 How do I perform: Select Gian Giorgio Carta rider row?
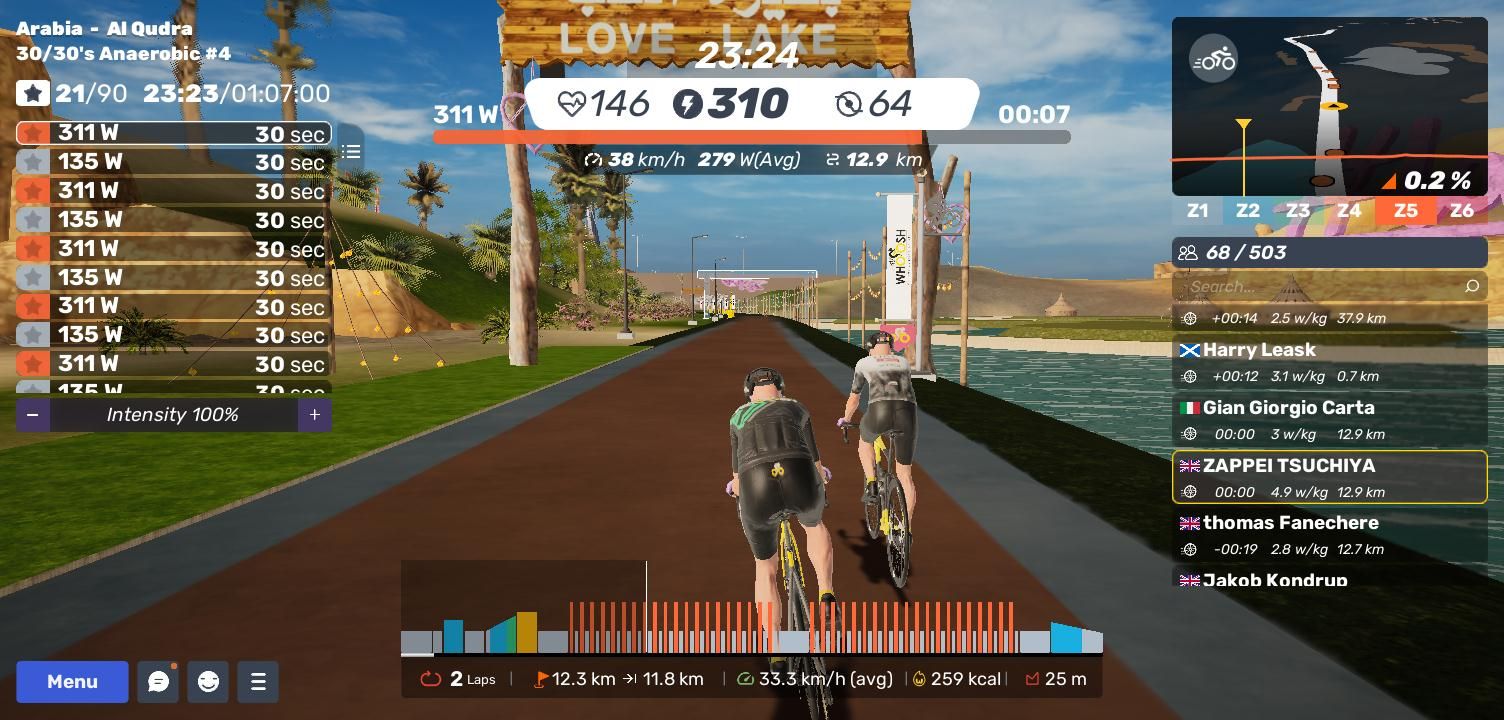pos(1329,420)
